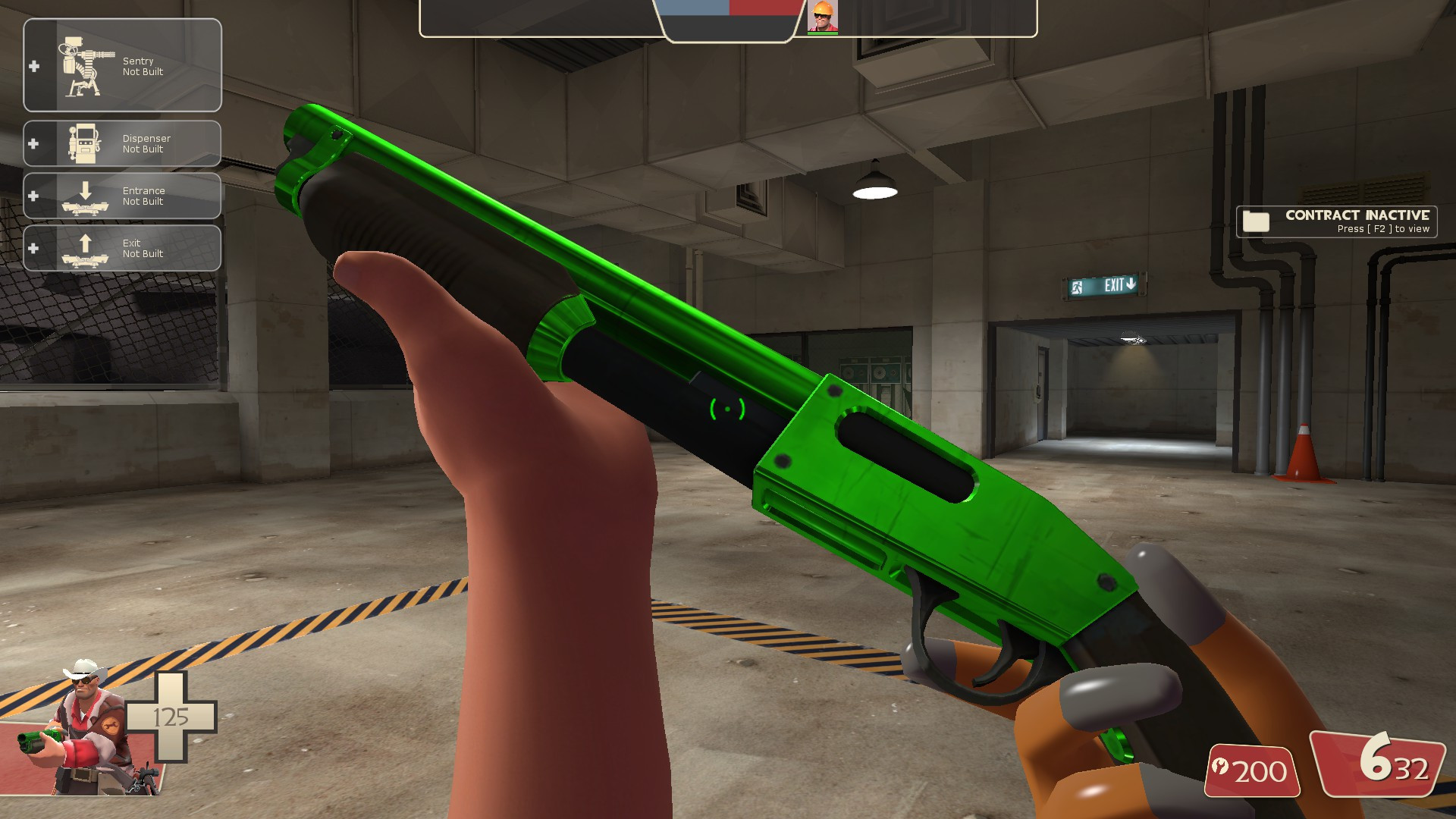The image size is (1456, 819).
Task: Click Not Built under Exit
Action: pos(141,253)
